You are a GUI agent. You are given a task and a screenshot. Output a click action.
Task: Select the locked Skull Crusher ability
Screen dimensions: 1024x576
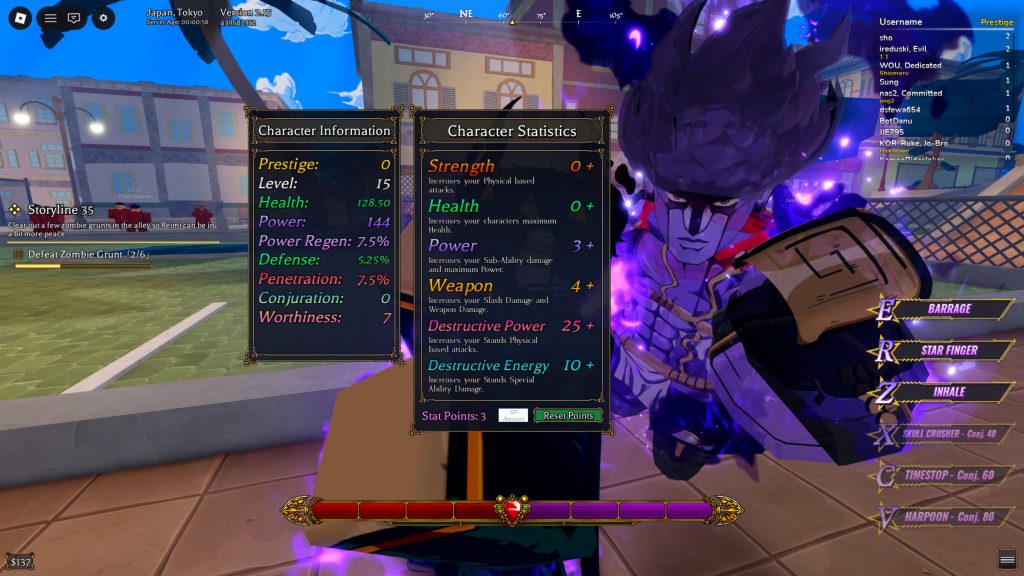pos(949,434)
